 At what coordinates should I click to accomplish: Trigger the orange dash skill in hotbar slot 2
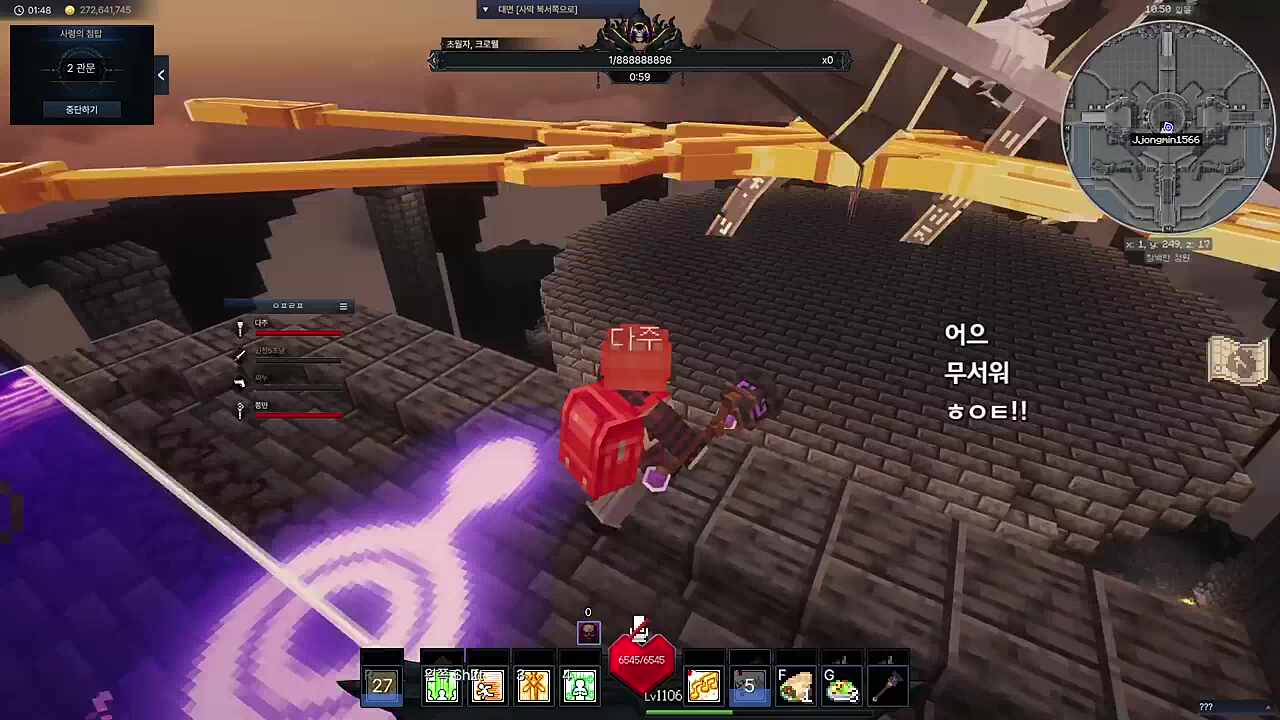click(488, 684)
